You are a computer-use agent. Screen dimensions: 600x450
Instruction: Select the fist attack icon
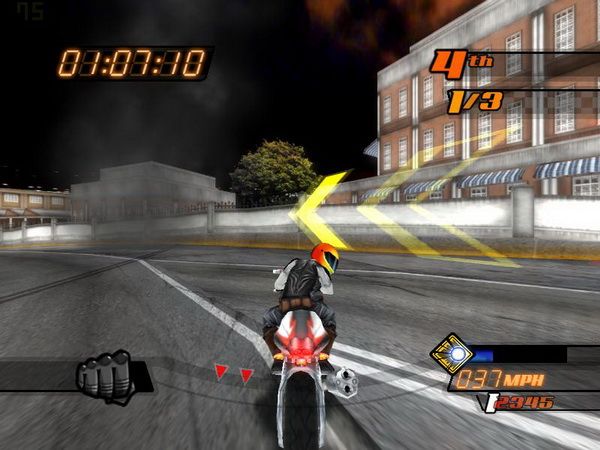click(x=105, y=377)
